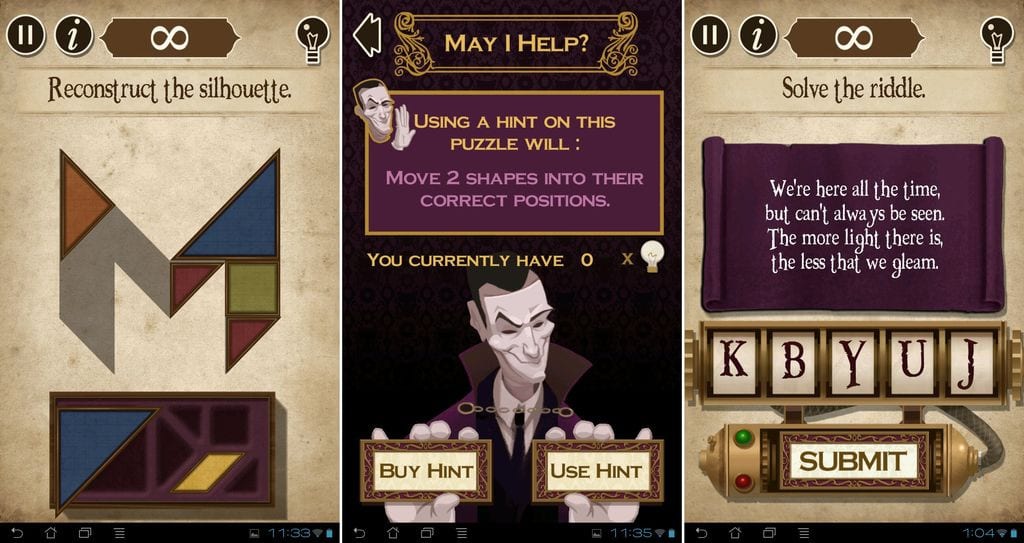Tap Android home button below the hint screen
This screenshot has width=1024, height=543.
point(392,533)
